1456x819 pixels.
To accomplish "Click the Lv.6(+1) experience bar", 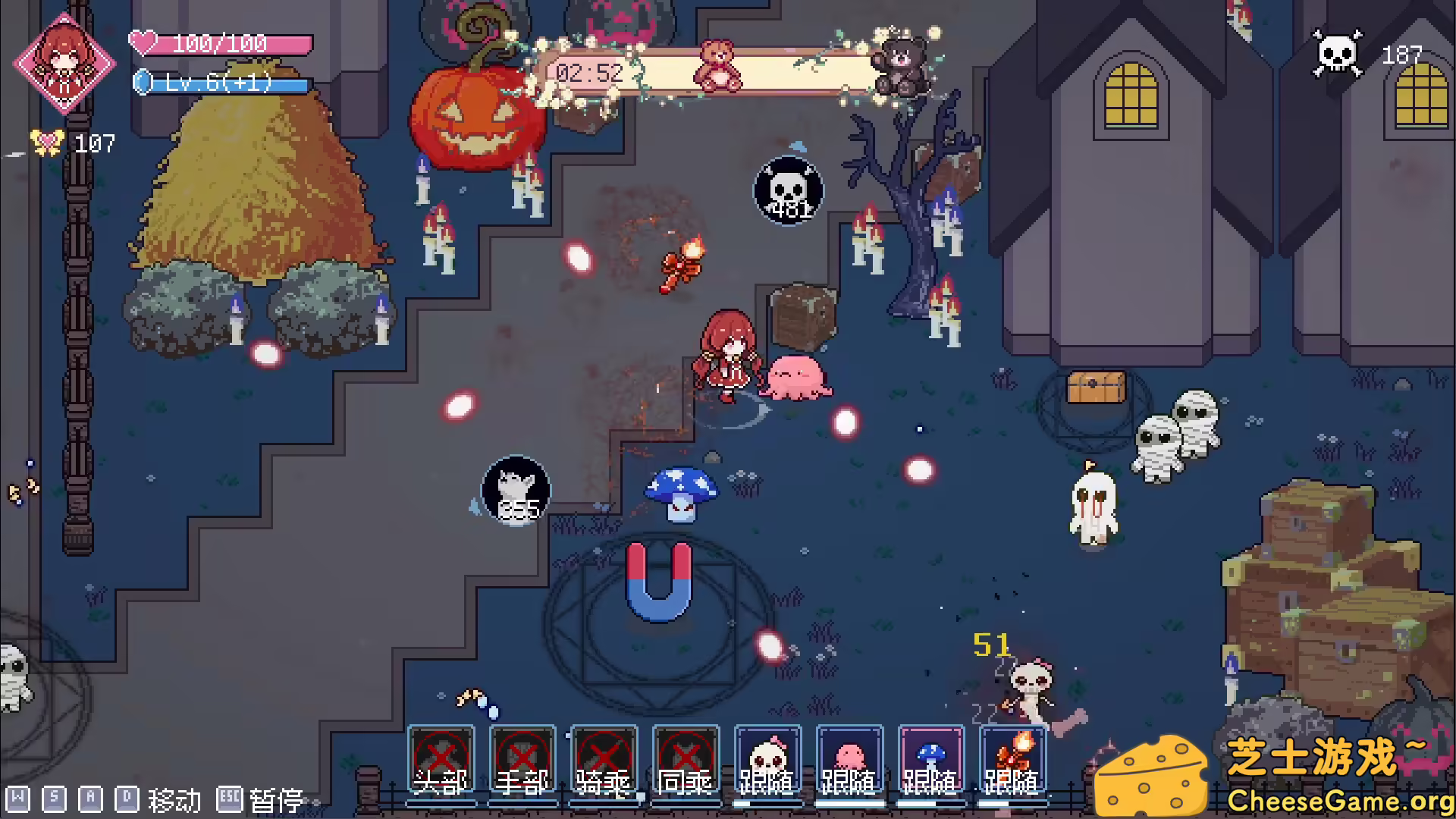I will click(220, 85).
